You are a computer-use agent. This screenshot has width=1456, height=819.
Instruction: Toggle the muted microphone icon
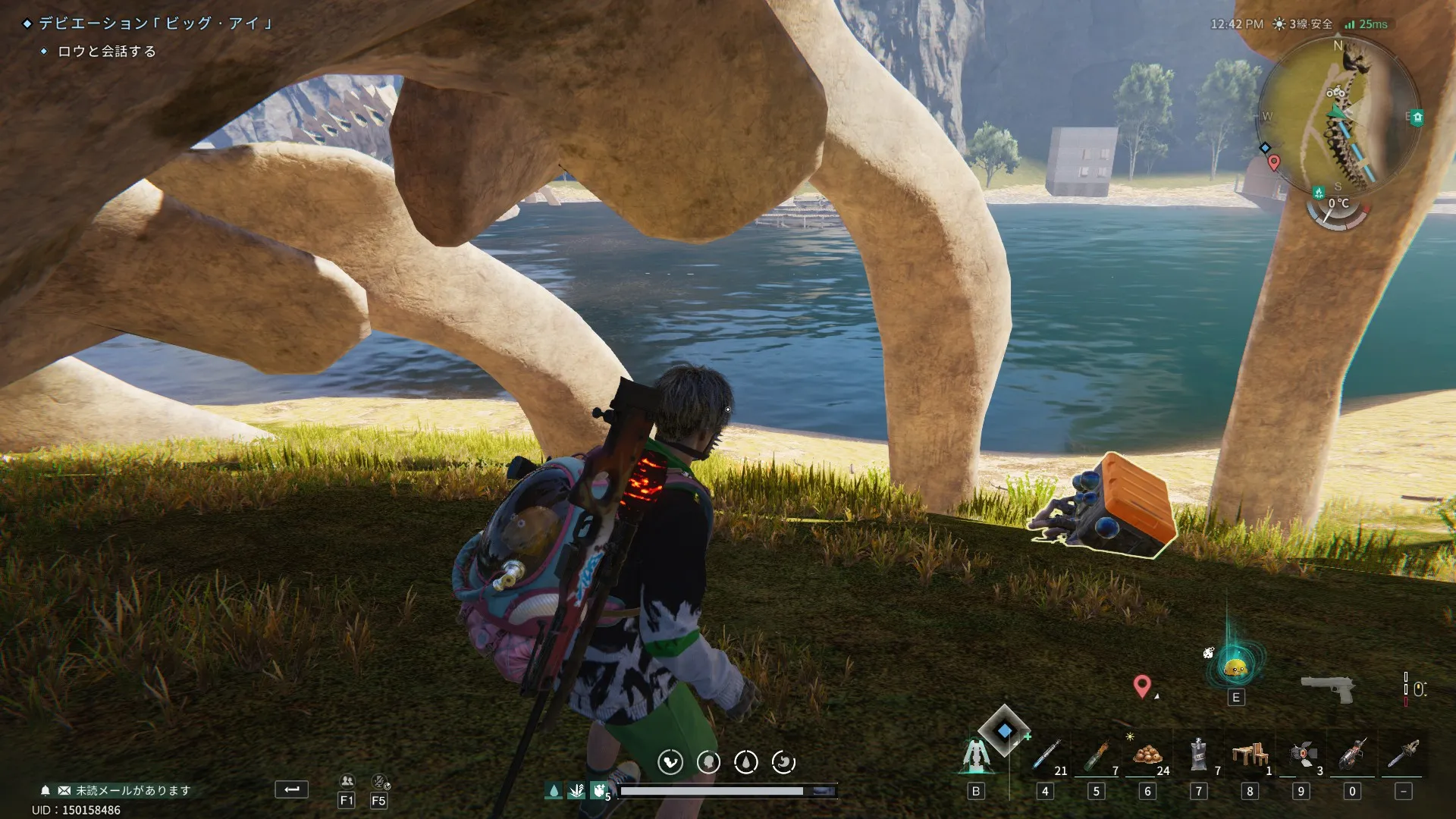(x=380, y=781)
